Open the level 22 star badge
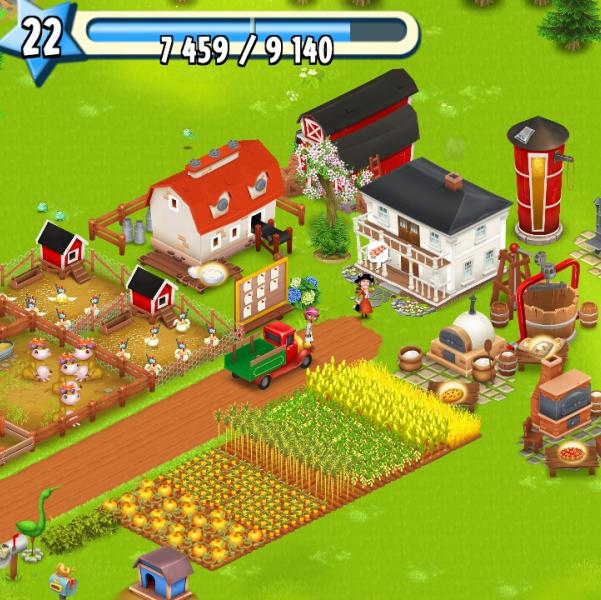Screen dimensions: 601x600 point(40,38)
